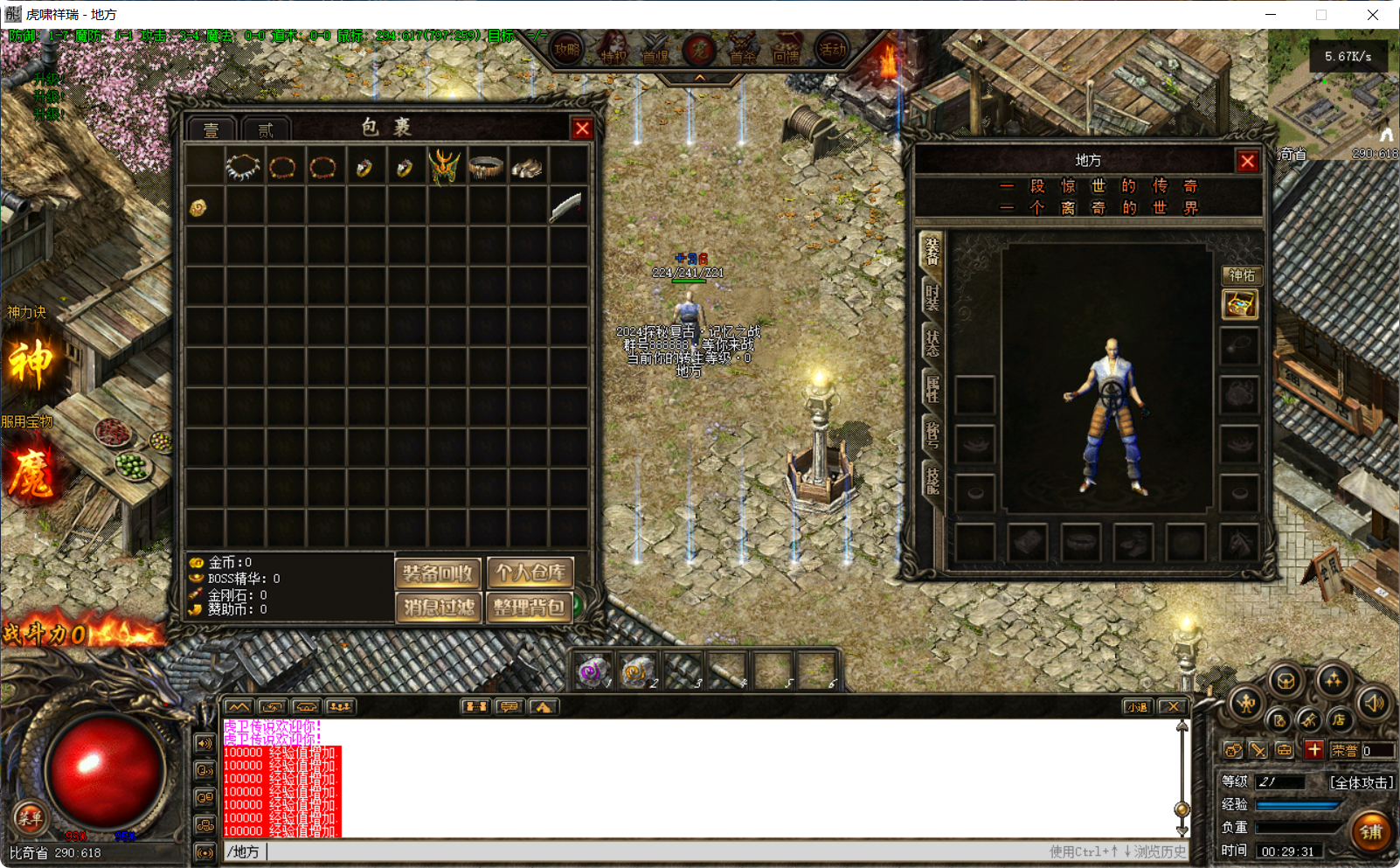
Task: Open the 回馈 rewards panel
Action: pos(787,50)
